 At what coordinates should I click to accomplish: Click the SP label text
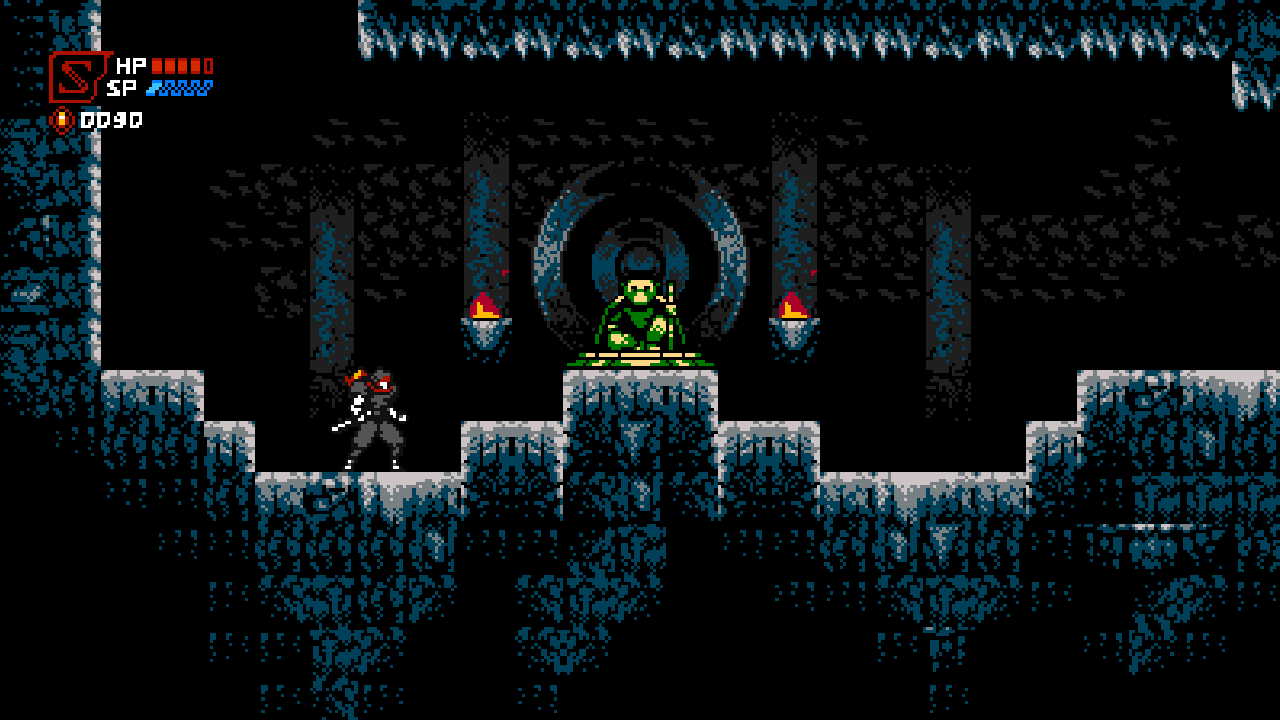(121, 88)
